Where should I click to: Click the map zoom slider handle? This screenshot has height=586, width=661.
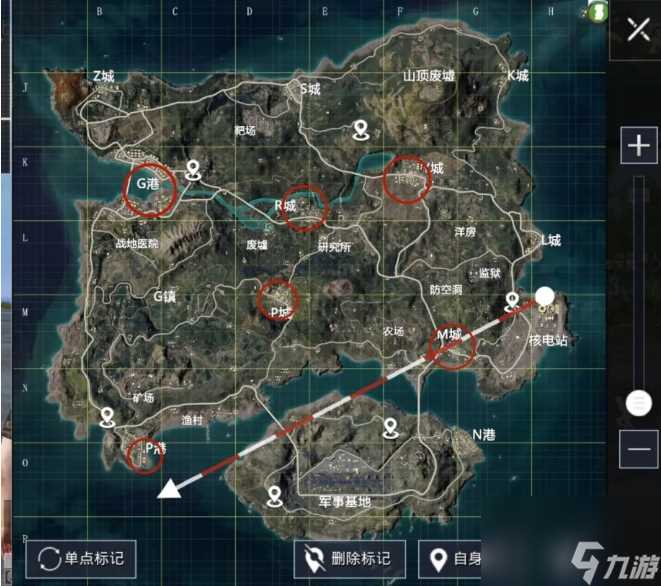(637, 403)
